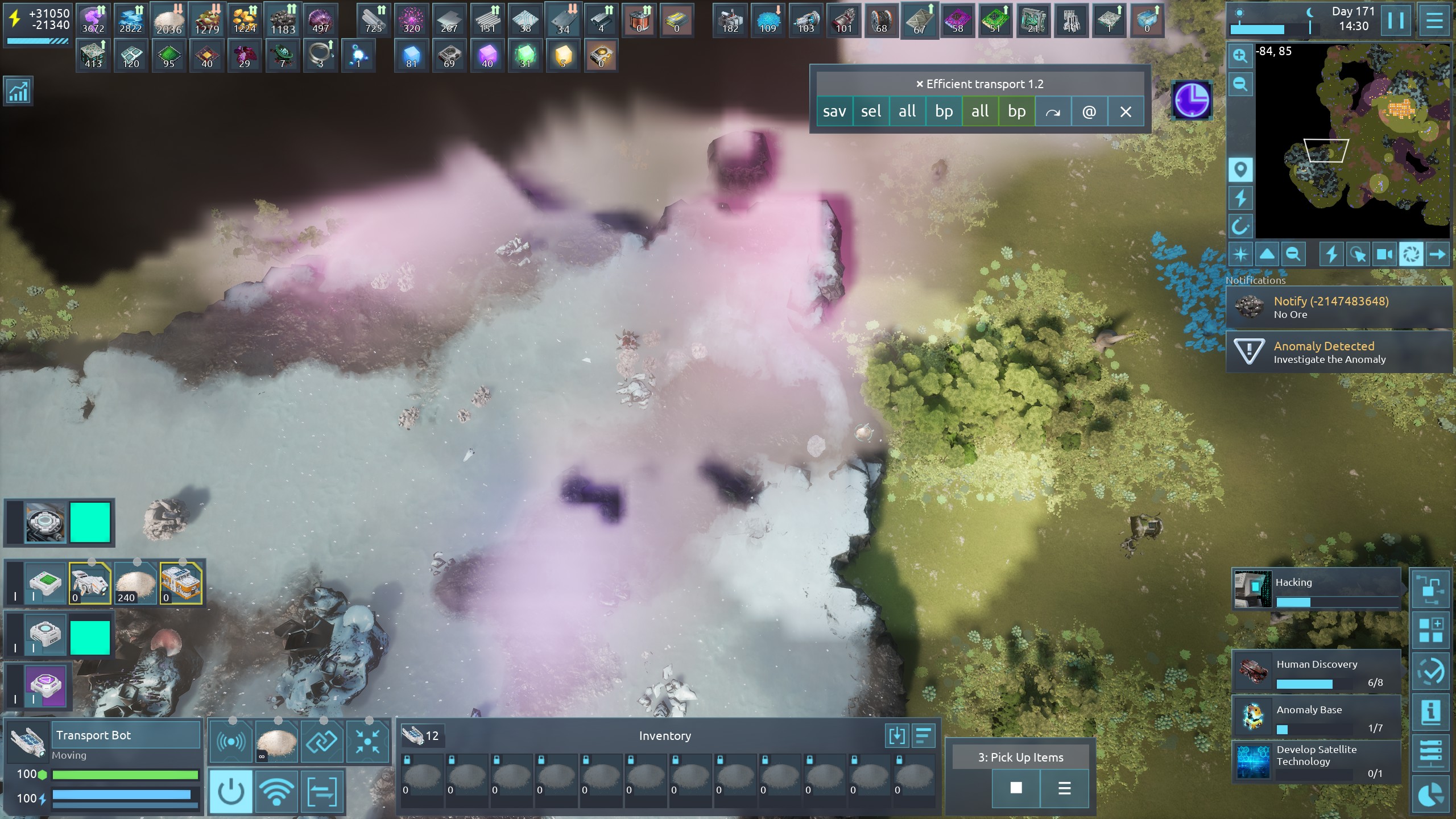
Task: Click the sav button in the Efficient transport panel
Action: coord(834,111)
